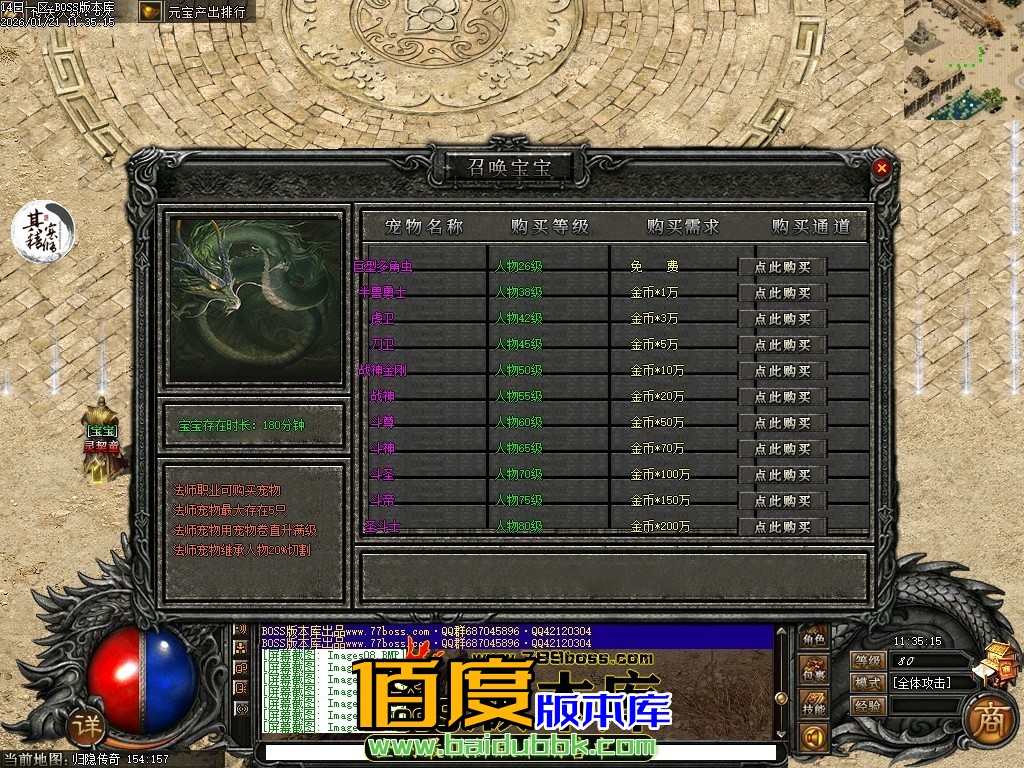Click the minimap

click(x=963, y=60)
